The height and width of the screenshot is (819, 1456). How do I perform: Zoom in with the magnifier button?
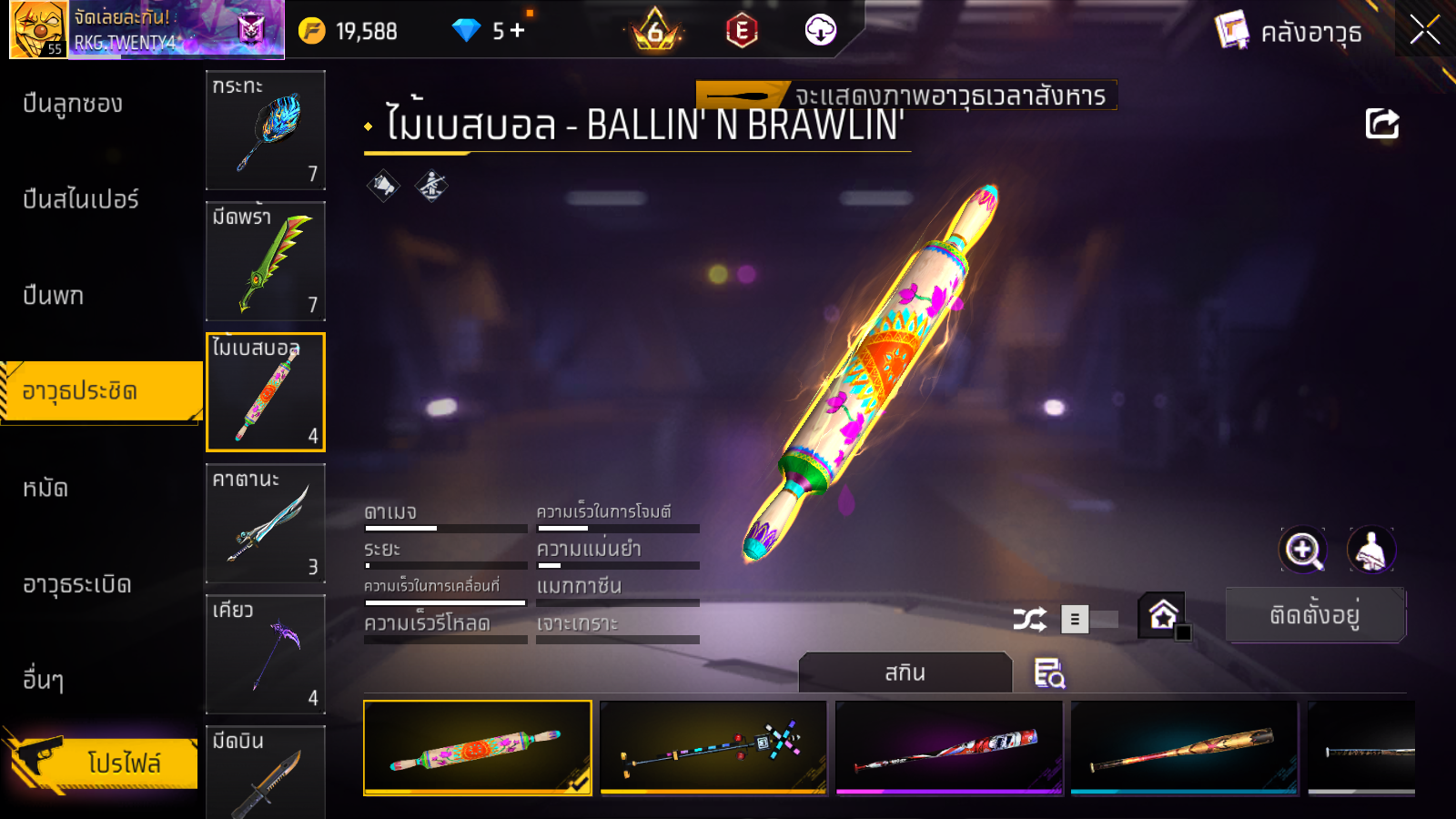pos(1302,550)
